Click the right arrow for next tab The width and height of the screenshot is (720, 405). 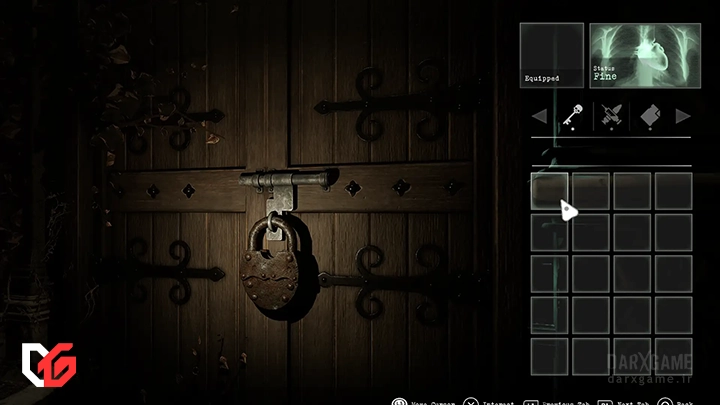tap(683, 117)
